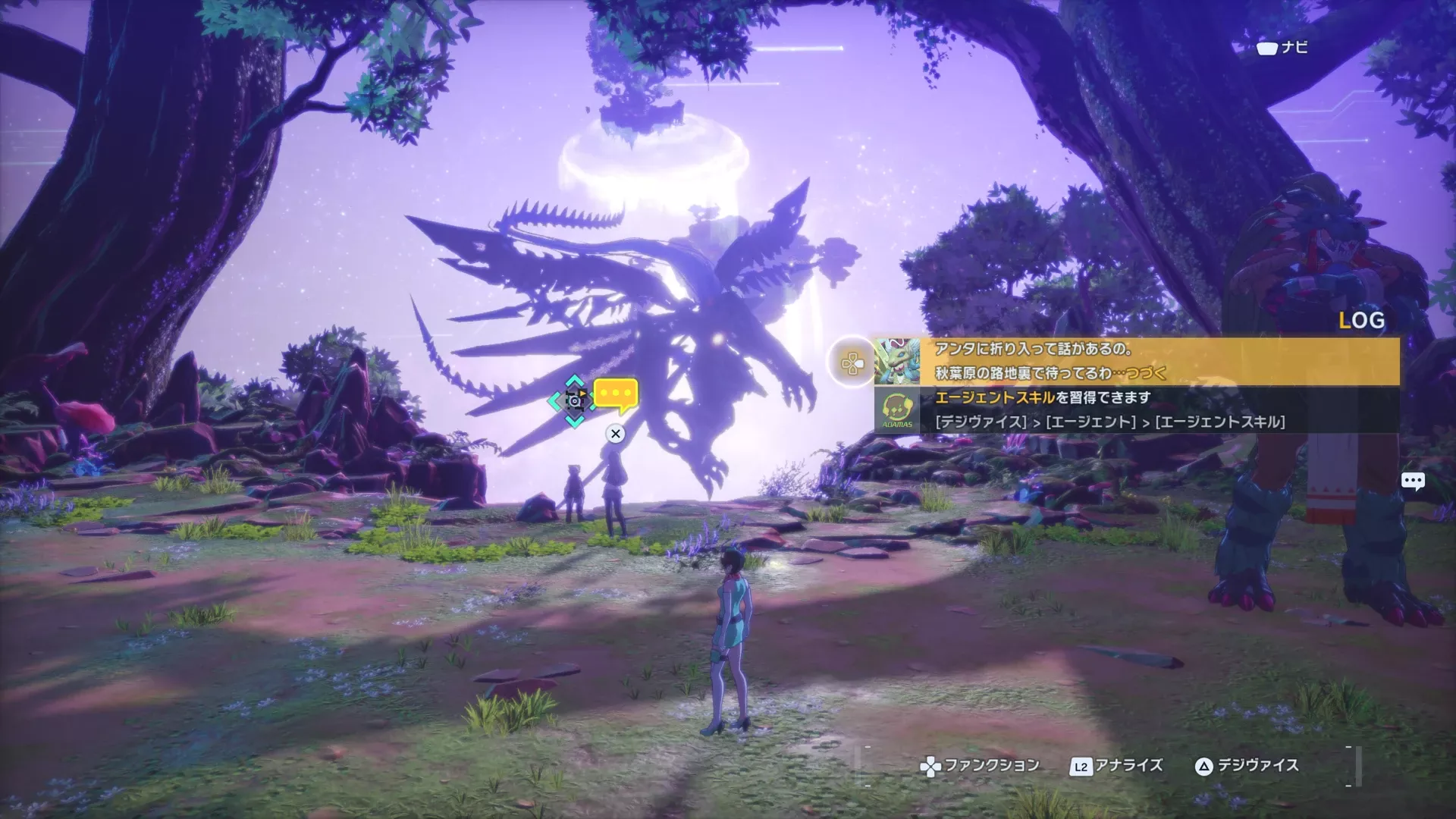
Task: Select the teal target marker with the camera icon
Action: pyautogui.click(x=575, y=400)
